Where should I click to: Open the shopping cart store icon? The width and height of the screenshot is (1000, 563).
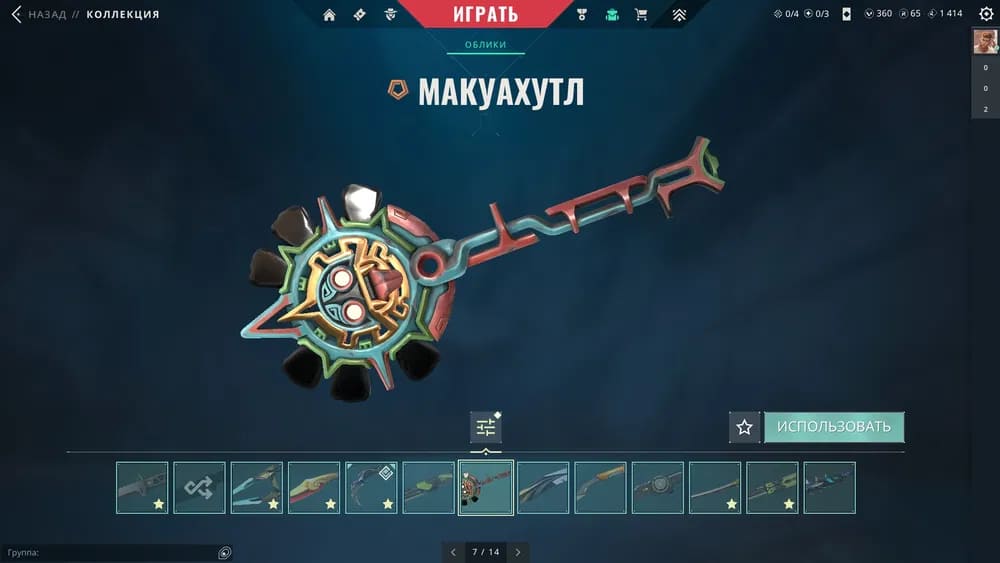pos(641,15)
